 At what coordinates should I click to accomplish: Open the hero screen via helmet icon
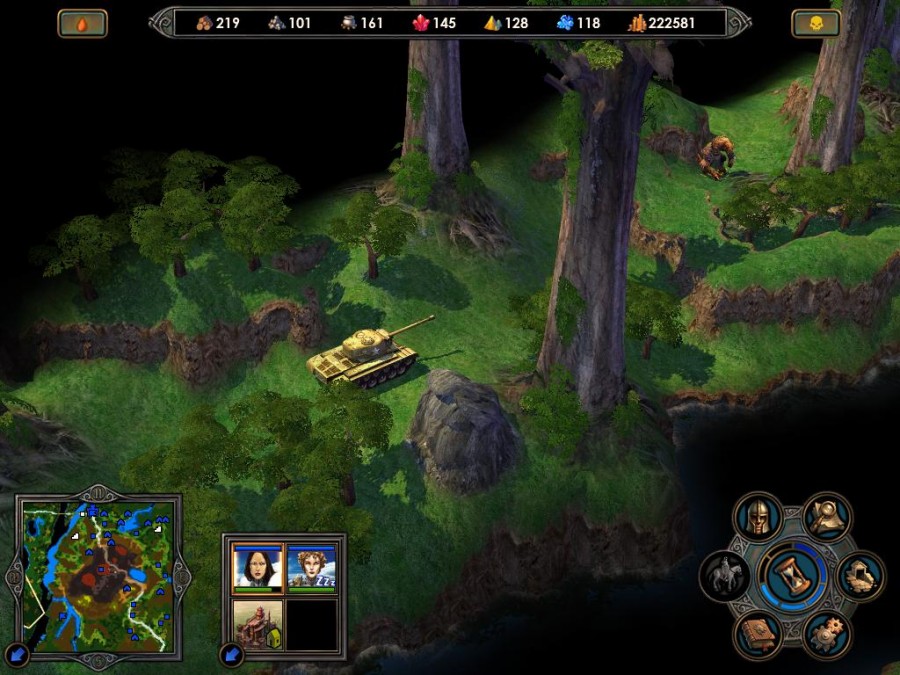757,517
